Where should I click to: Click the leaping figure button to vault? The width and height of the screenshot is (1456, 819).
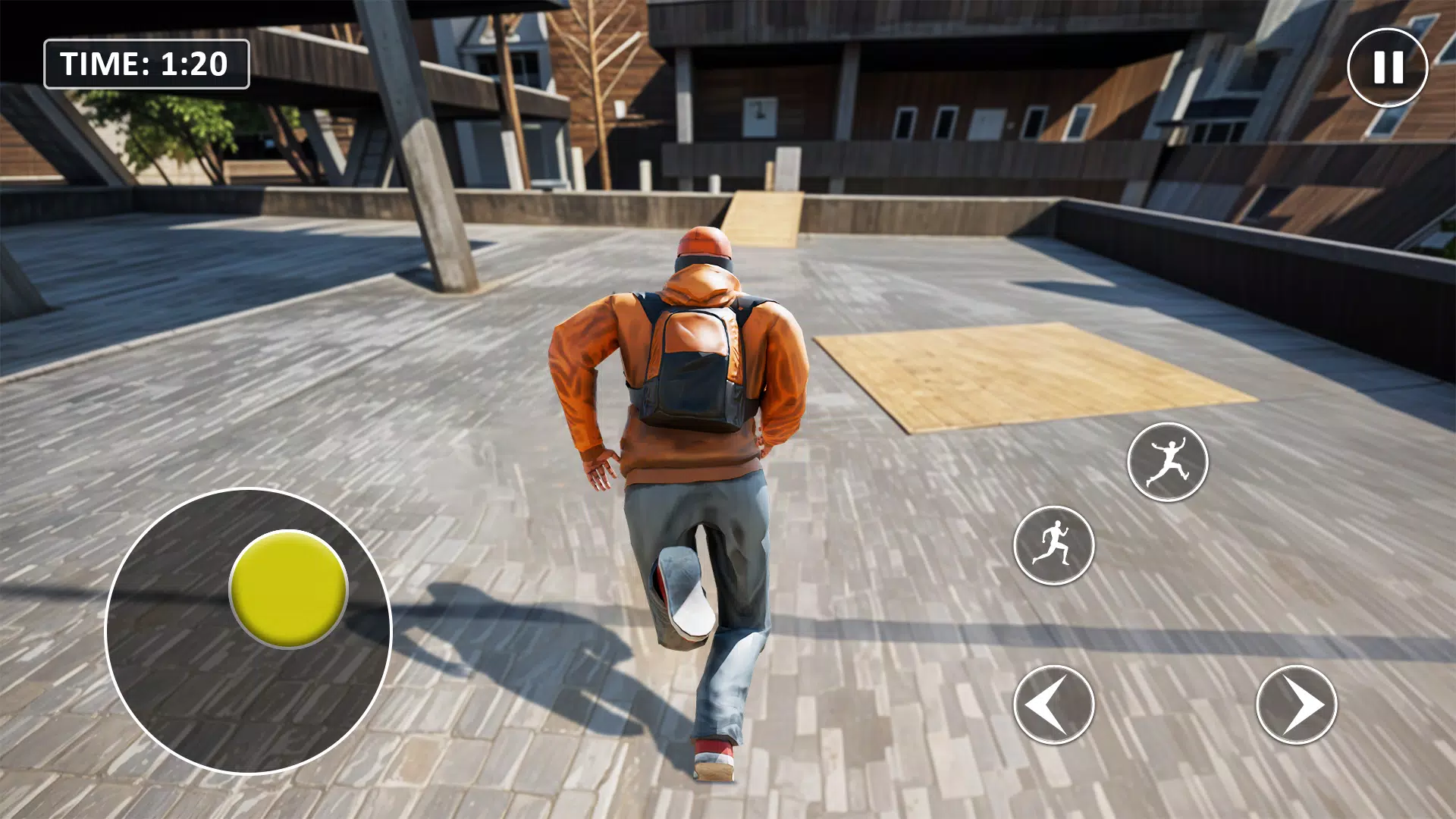(x=1169, y=463)
